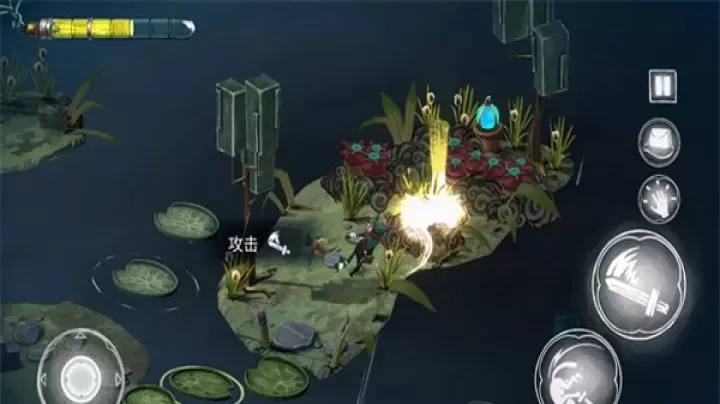Pause the game with the pause button
The width and height of the screenshot is (720, 404).
pyautogui.click(x=661, y=86)
